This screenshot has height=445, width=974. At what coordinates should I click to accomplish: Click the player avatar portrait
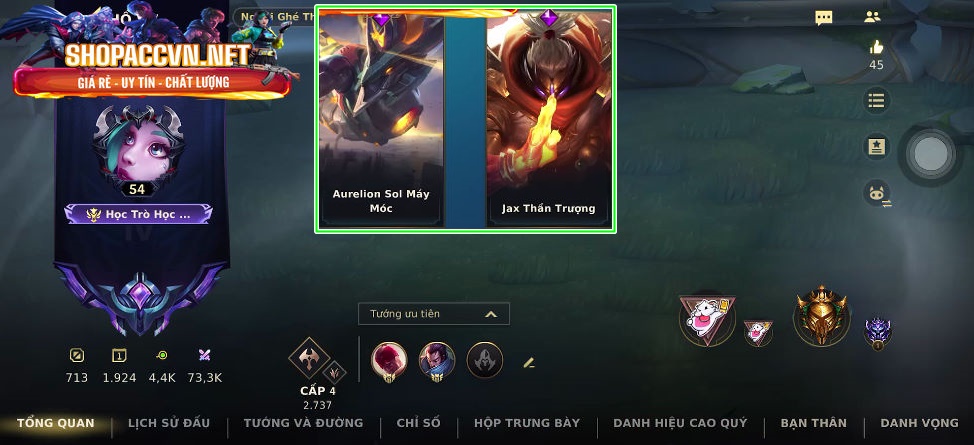136,145
